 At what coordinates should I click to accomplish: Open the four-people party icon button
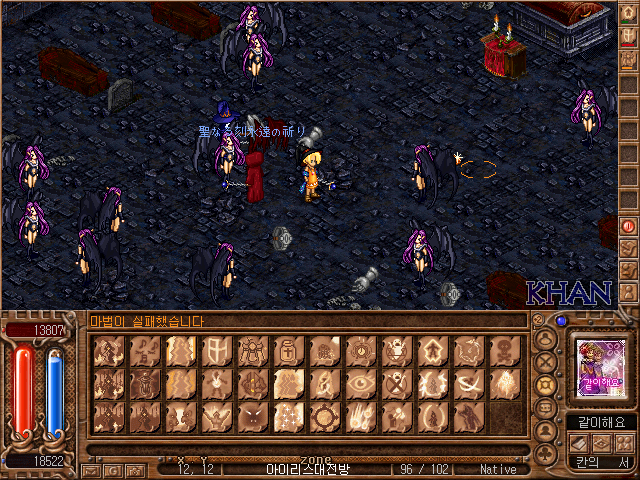625,443
